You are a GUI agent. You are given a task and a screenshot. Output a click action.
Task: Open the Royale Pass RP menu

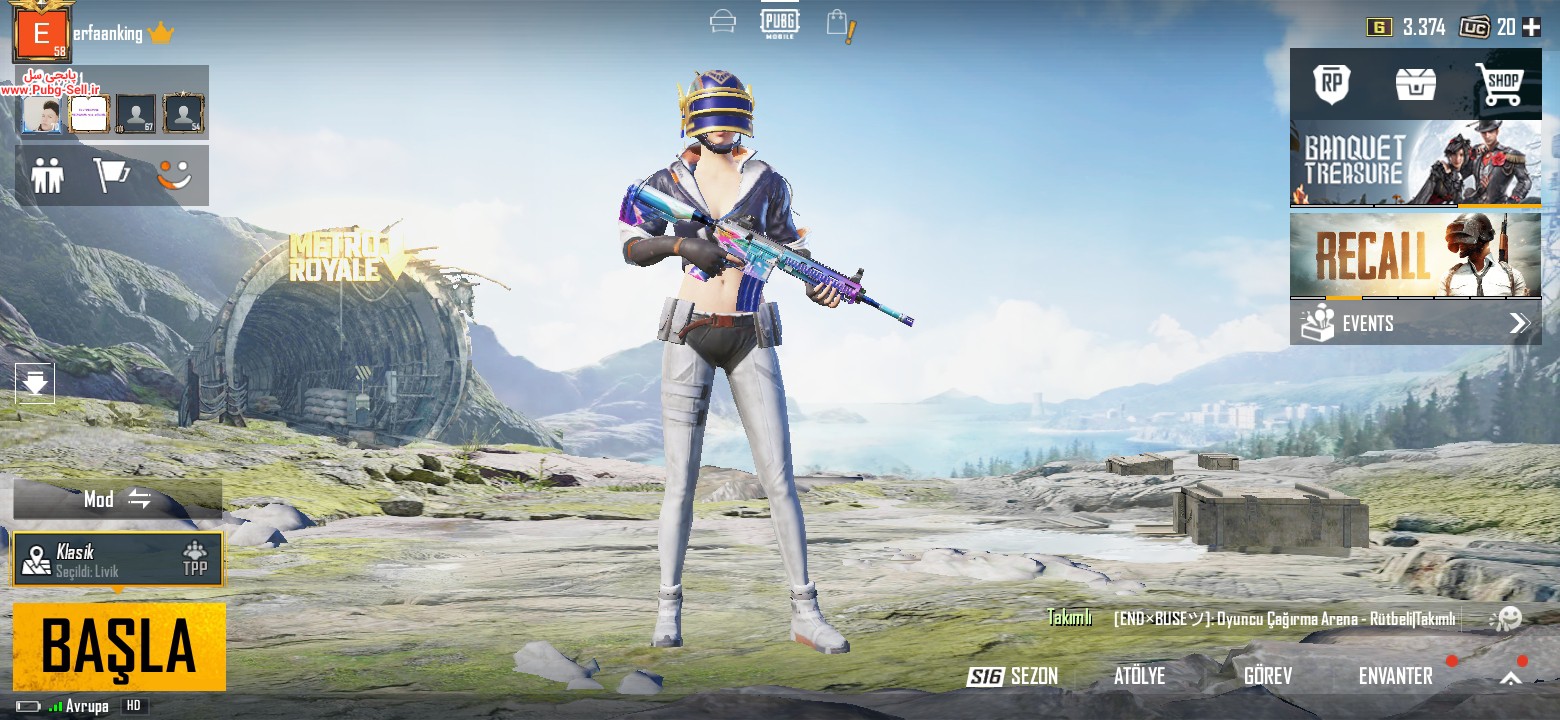pos(1331,84)
